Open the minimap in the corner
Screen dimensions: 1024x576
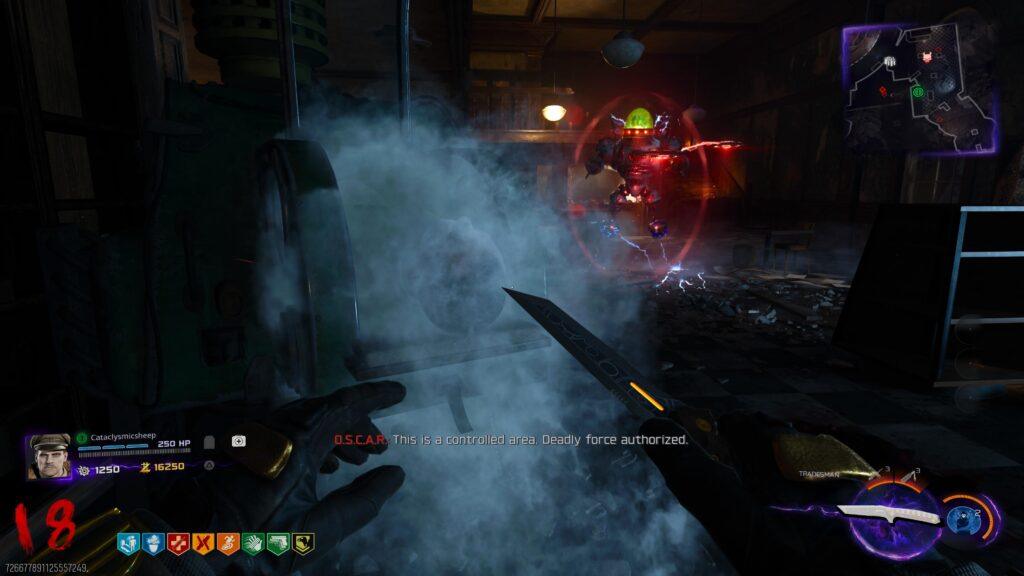920,88
